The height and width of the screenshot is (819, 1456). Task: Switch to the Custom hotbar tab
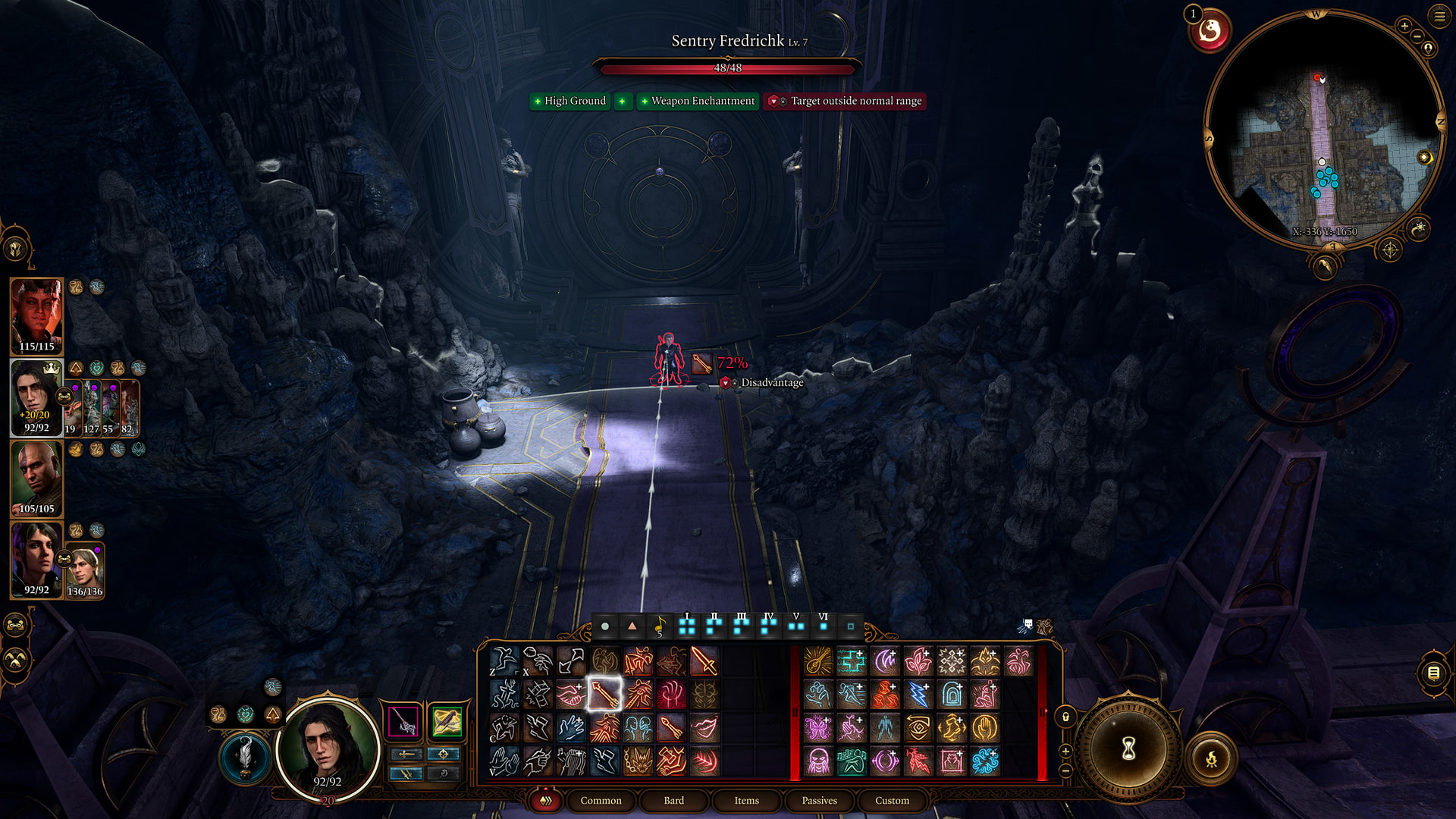coord(892,800)
